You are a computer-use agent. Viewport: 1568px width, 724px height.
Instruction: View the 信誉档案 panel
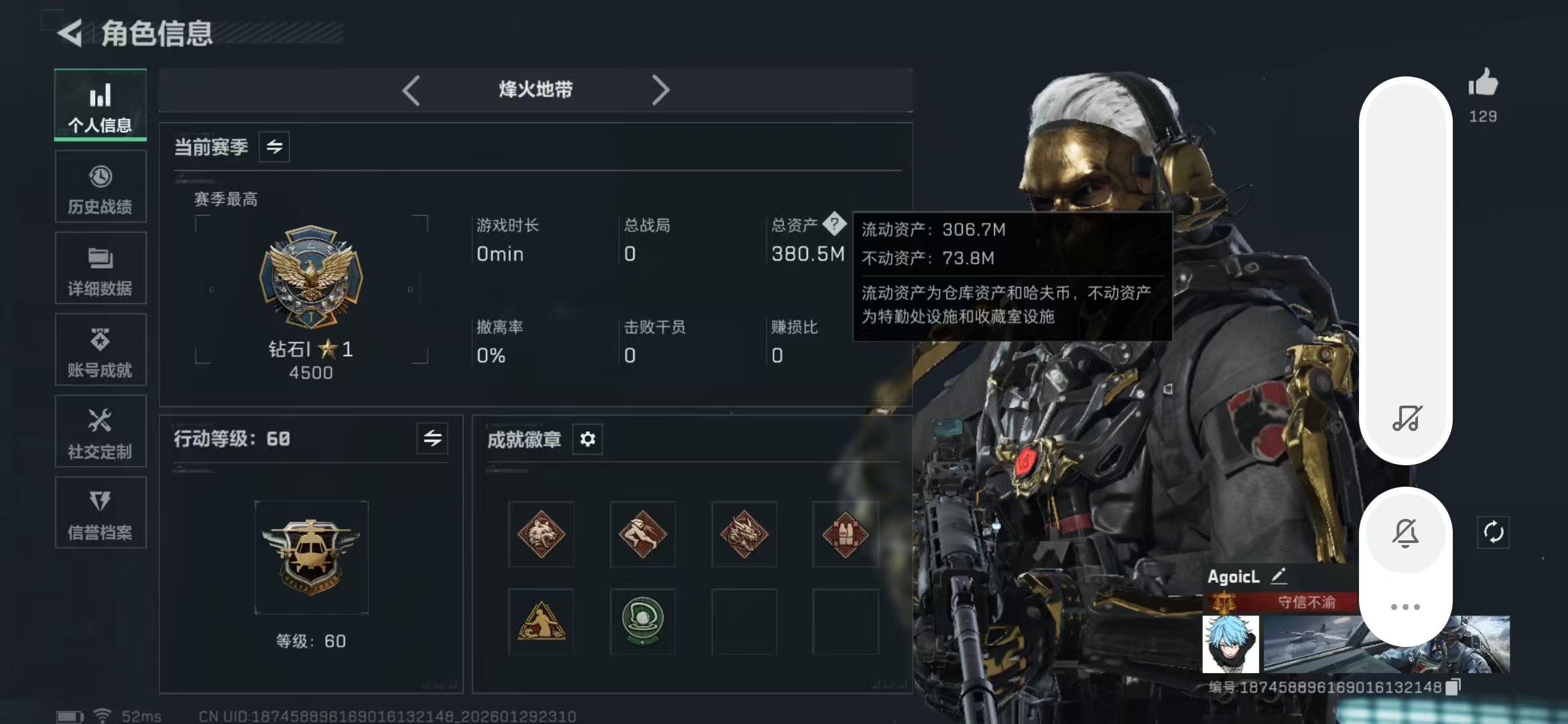(100, 513)
